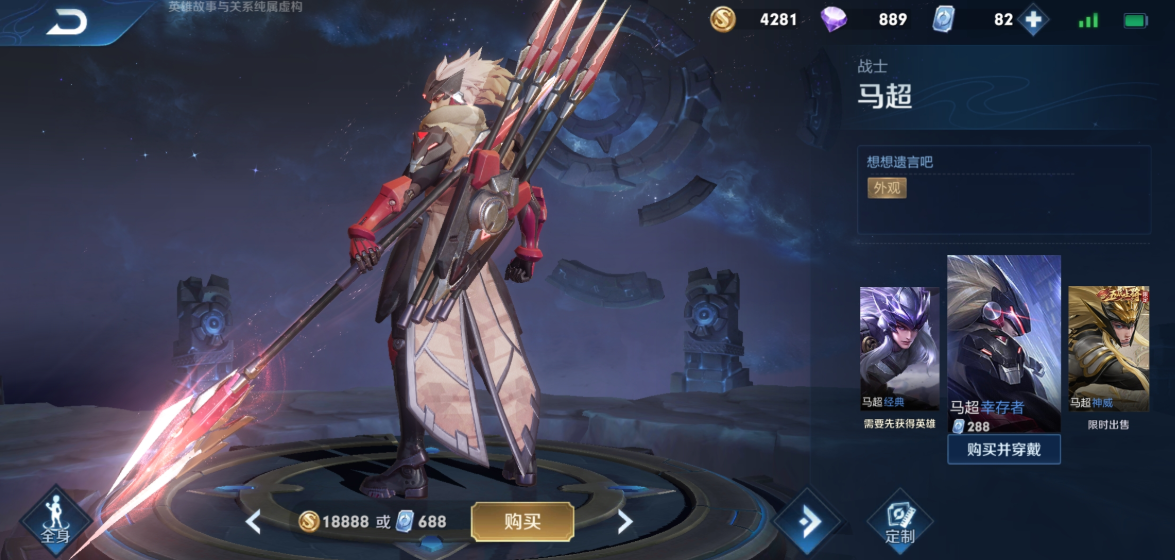Click the 外观 appearance tag
1175x560 pixels.
[886, 188]
